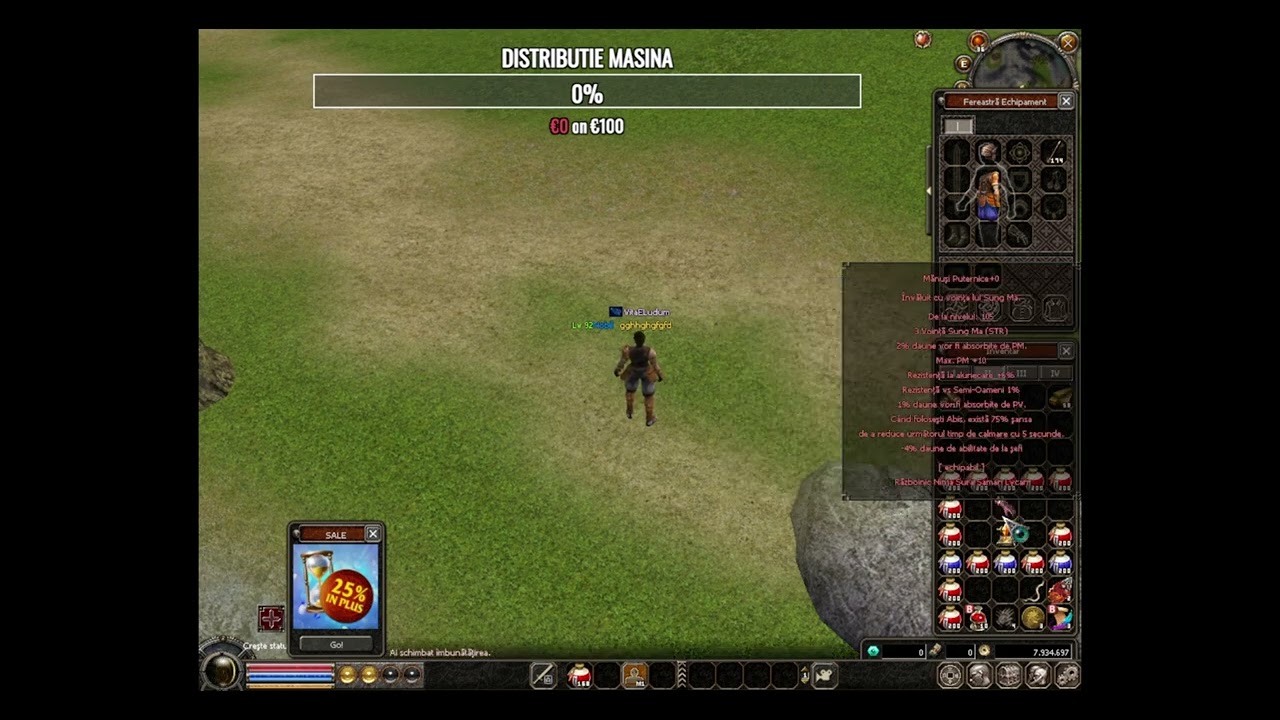Close the Fereastră Echipament window
Screen dimensions: 1280x720
(1066, 101)
